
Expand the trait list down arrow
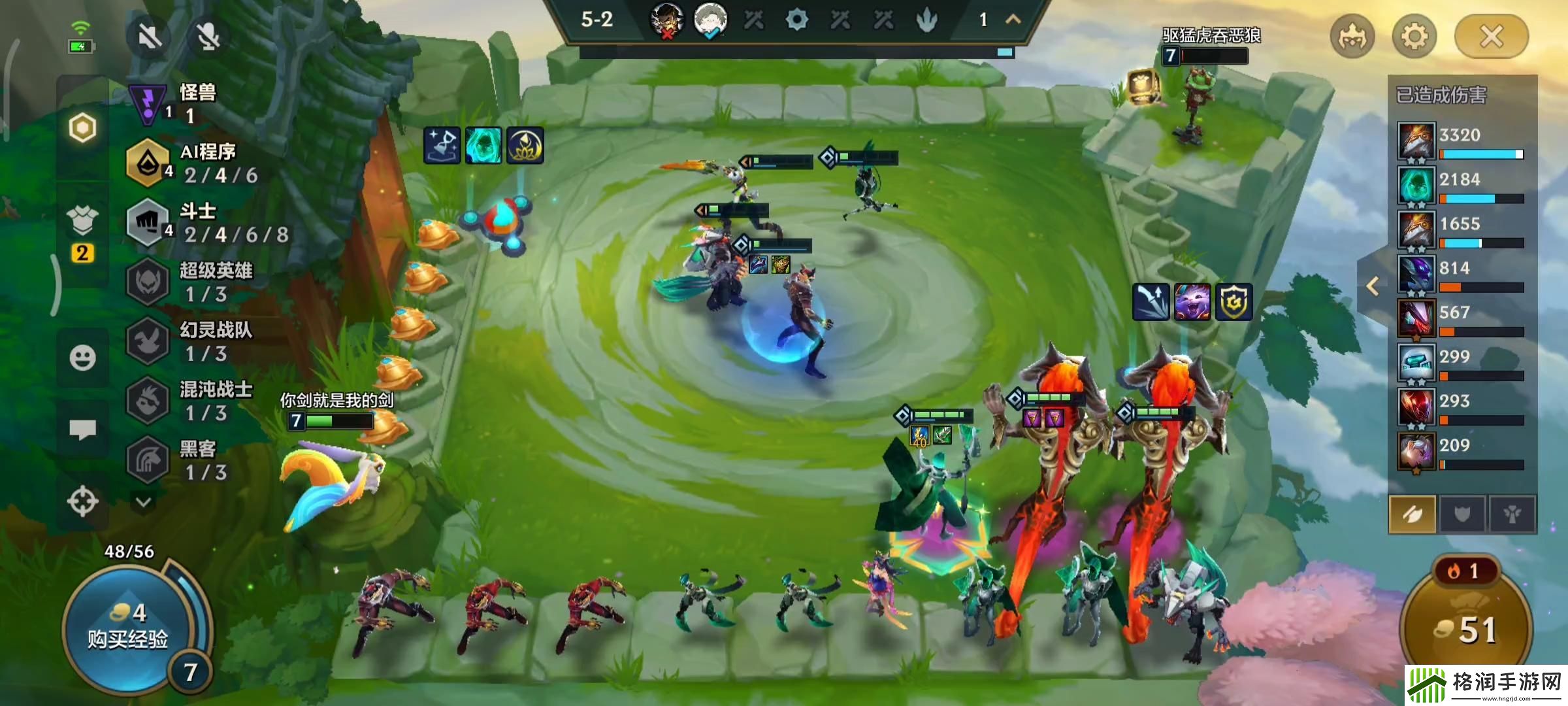click(144, 502)
